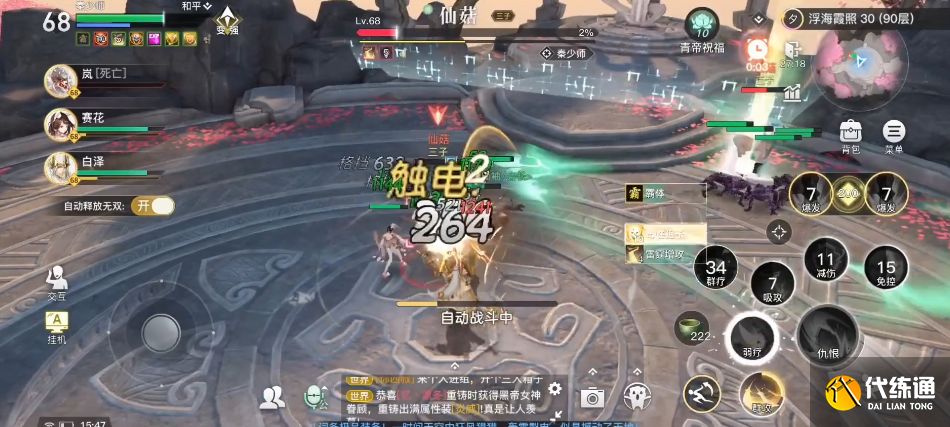Use the 群疗 group heal skill
Image resolution: width=950 pixels, height=427 pixels.
[716, 268]
